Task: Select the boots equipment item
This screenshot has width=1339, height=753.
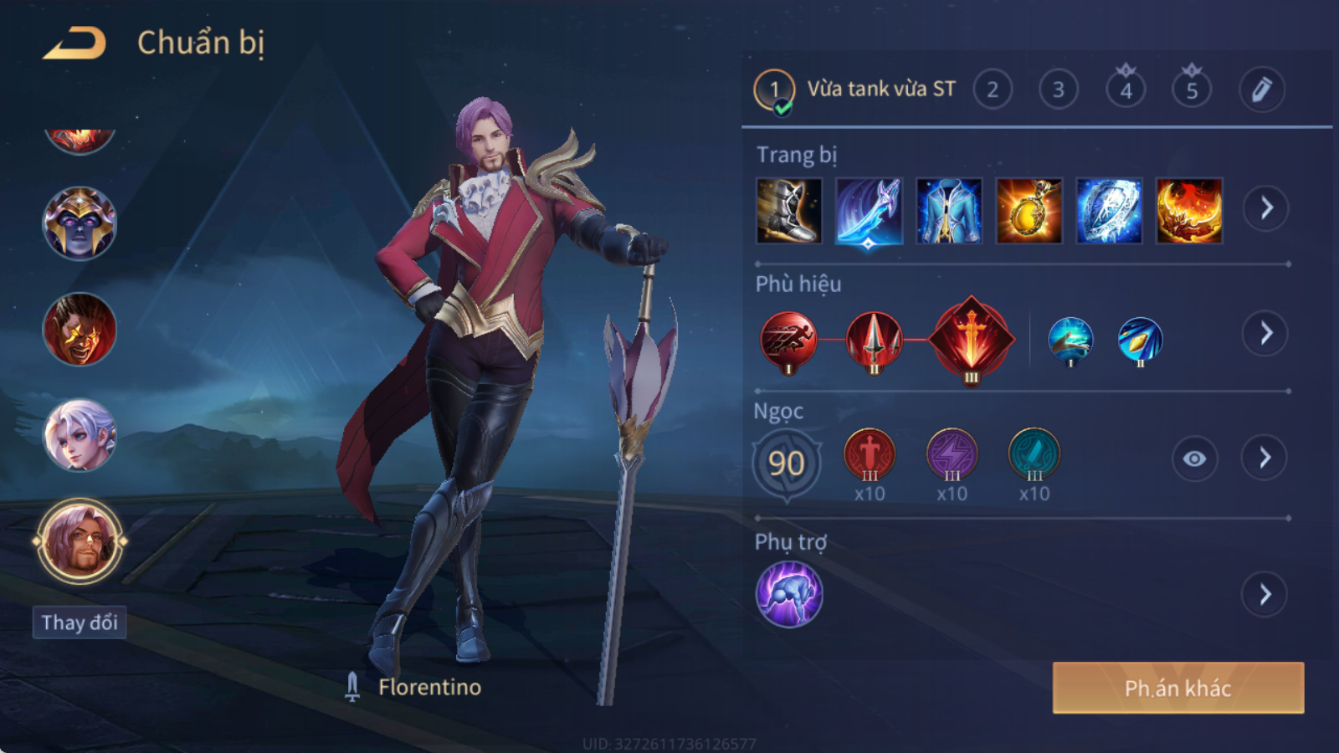Action: pyautogui.click(x=789, y=211)
